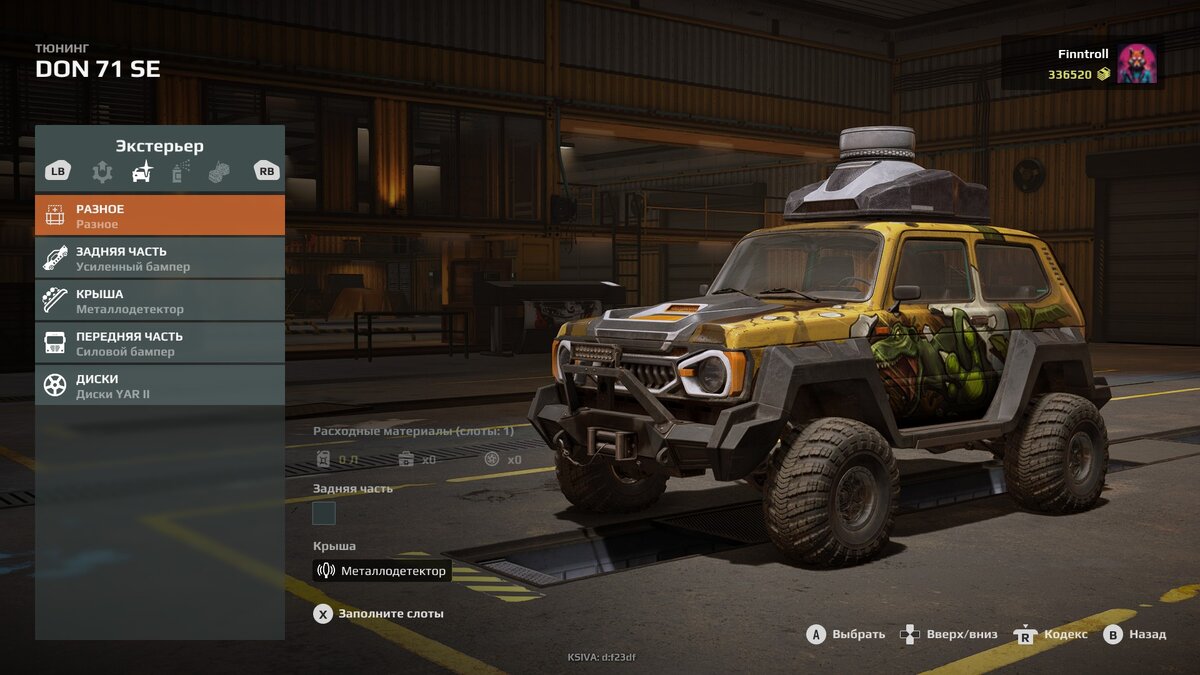Confirm with the Выбрать button
This screenshot has width=1200, height=675.
pyautogui.click(x=846, y=635)
